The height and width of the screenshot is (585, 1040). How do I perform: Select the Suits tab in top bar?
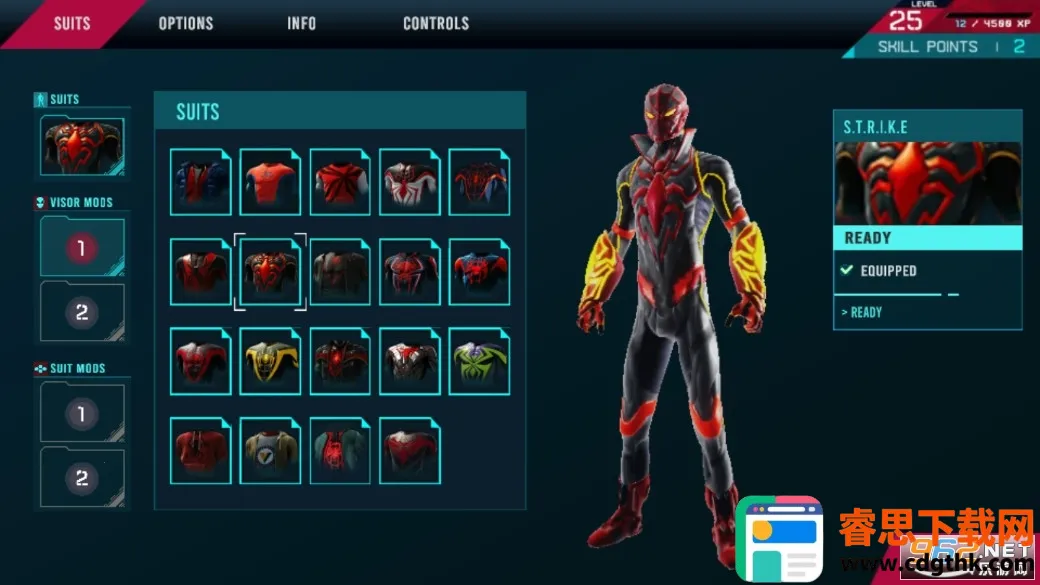72,23
